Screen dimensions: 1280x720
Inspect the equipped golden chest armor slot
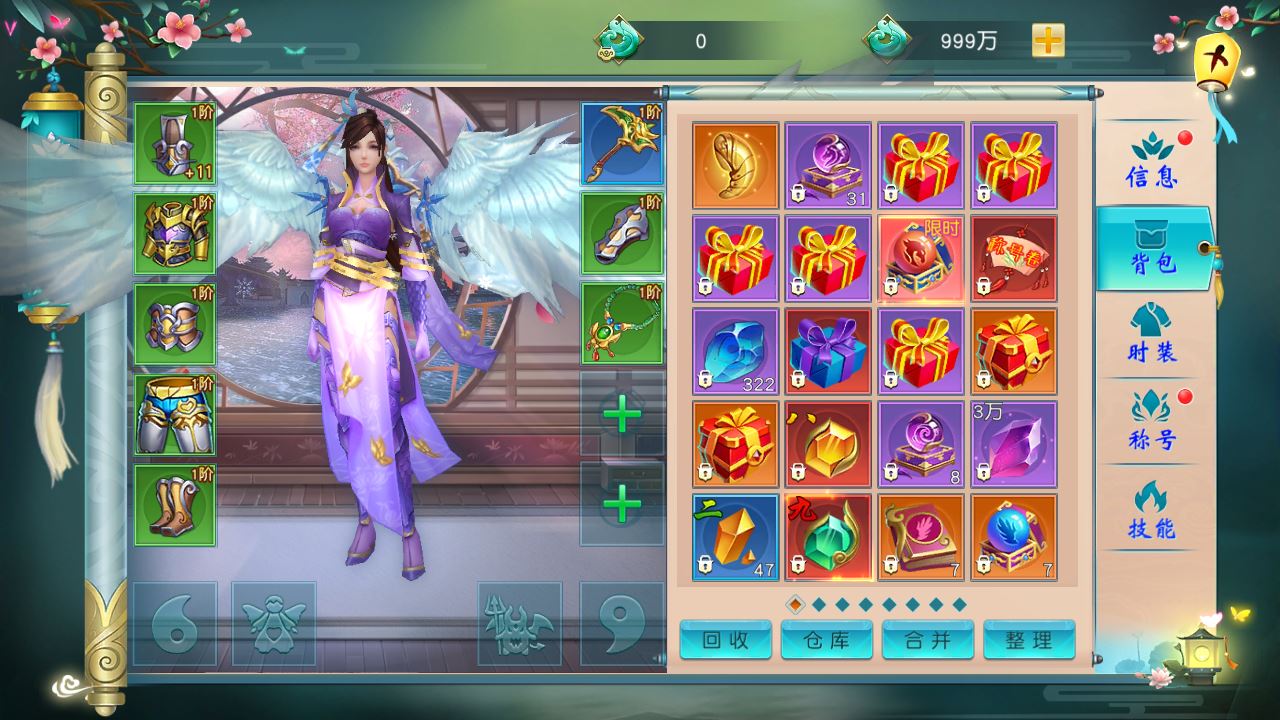click(175, 234)
